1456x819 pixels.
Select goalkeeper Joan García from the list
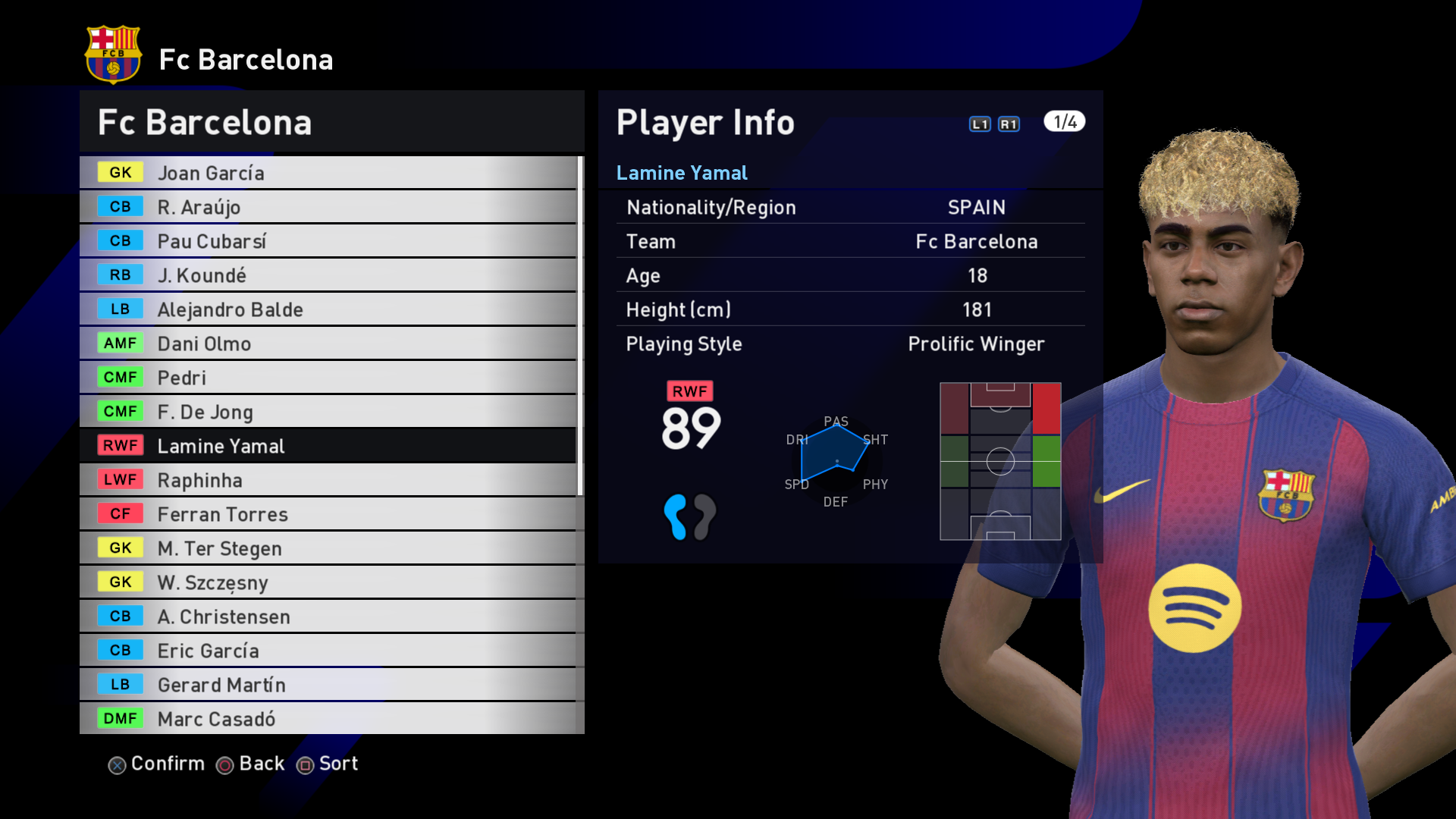[x=328, y=173]
